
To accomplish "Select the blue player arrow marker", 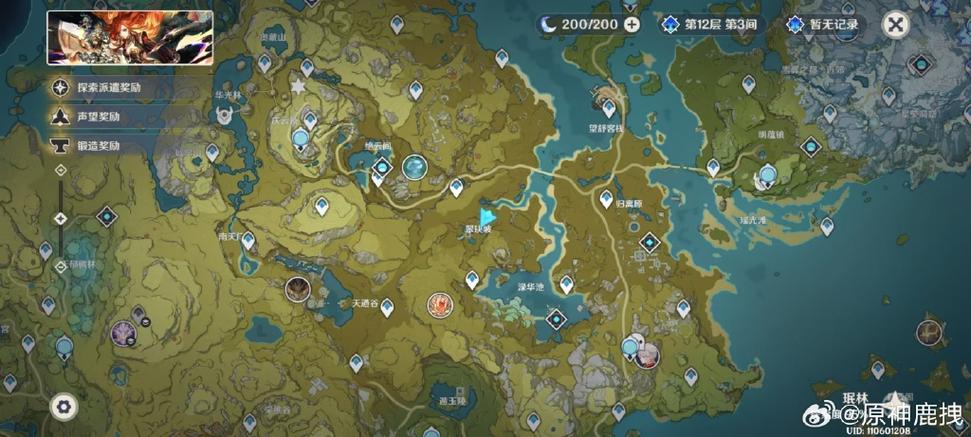I will pyautogui.click(x=487, y=216).
